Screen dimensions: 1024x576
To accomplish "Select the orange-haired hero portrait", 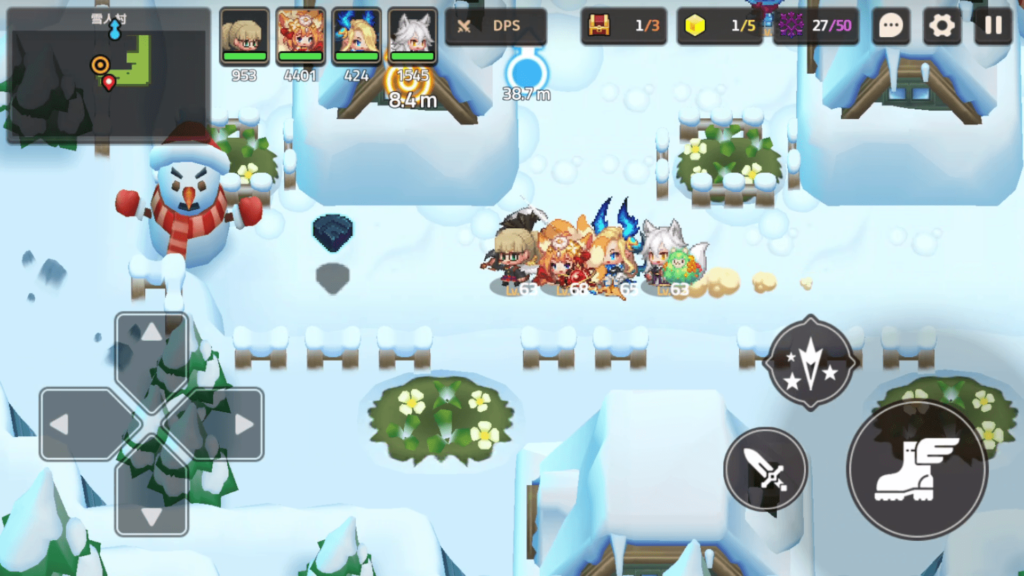I will click(300, 36).
